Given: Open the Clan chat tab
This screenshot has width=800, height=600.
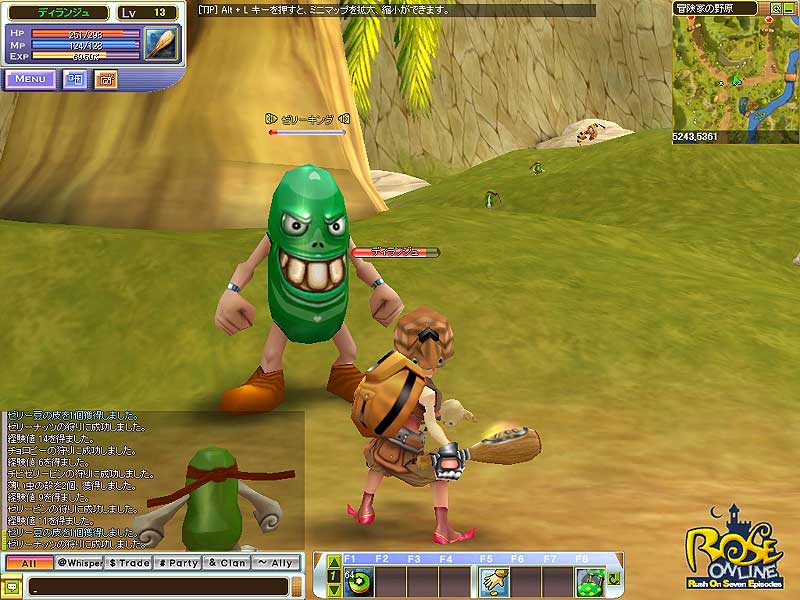Looking at the screenshot, I should click(227, 563).
